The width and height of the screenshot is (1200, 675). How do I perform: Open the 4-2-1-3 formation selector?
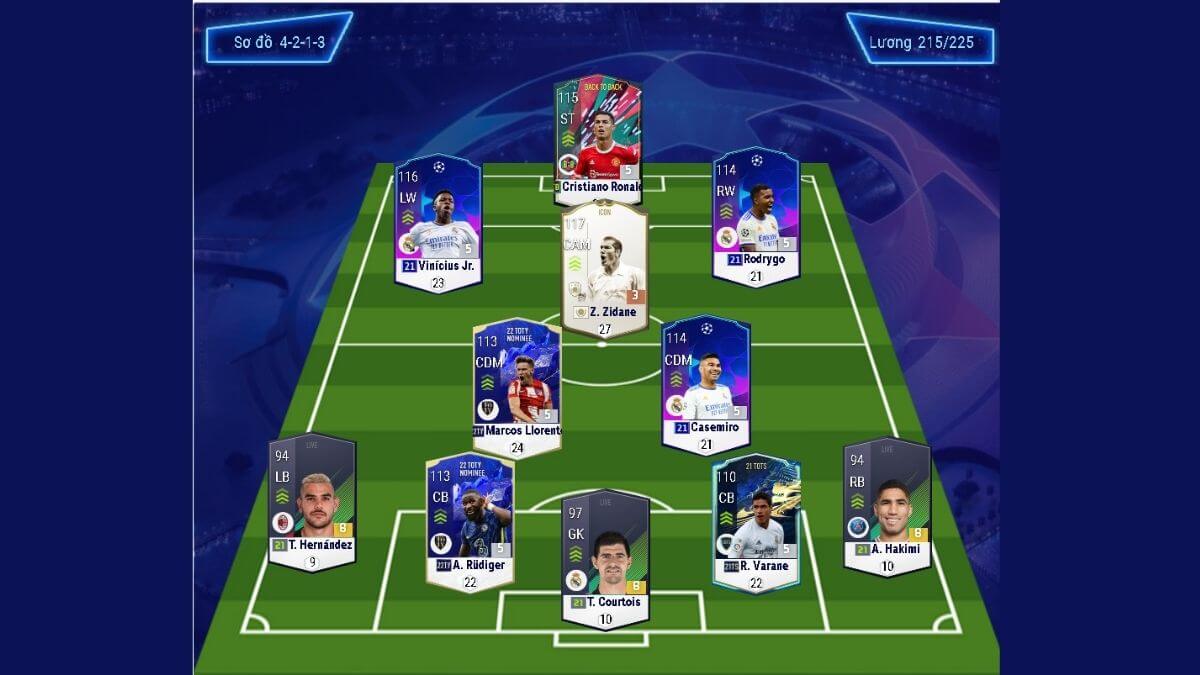(x=279, y=43)
